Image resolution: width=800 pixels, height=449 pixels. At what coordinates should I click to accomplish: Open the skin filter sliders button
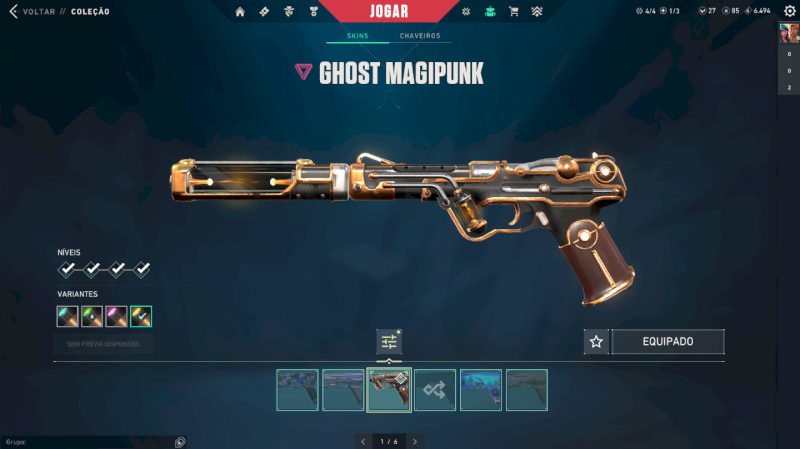tap(389, 342)
